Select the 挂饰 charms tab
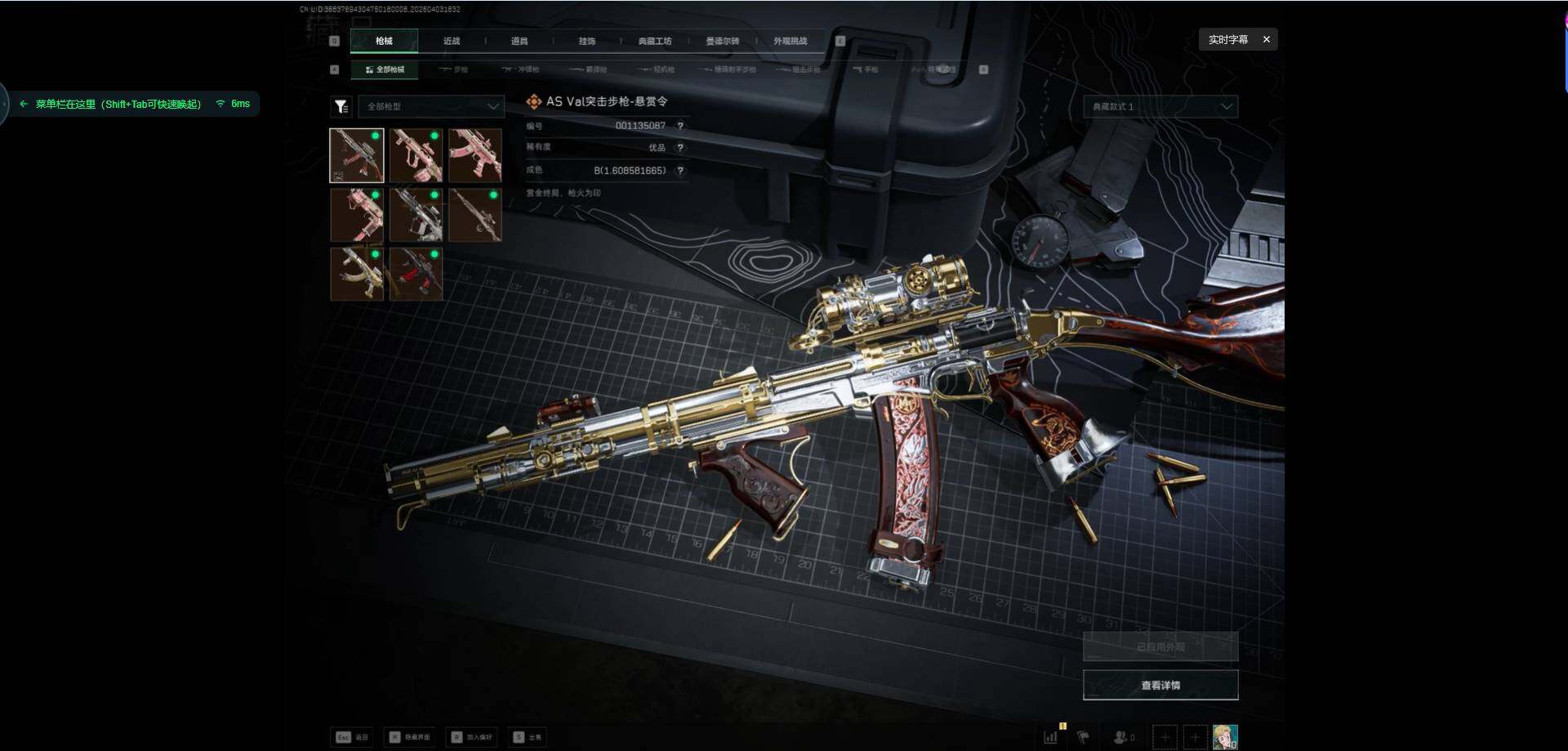The image size is (1568, 751). point(587,41)
